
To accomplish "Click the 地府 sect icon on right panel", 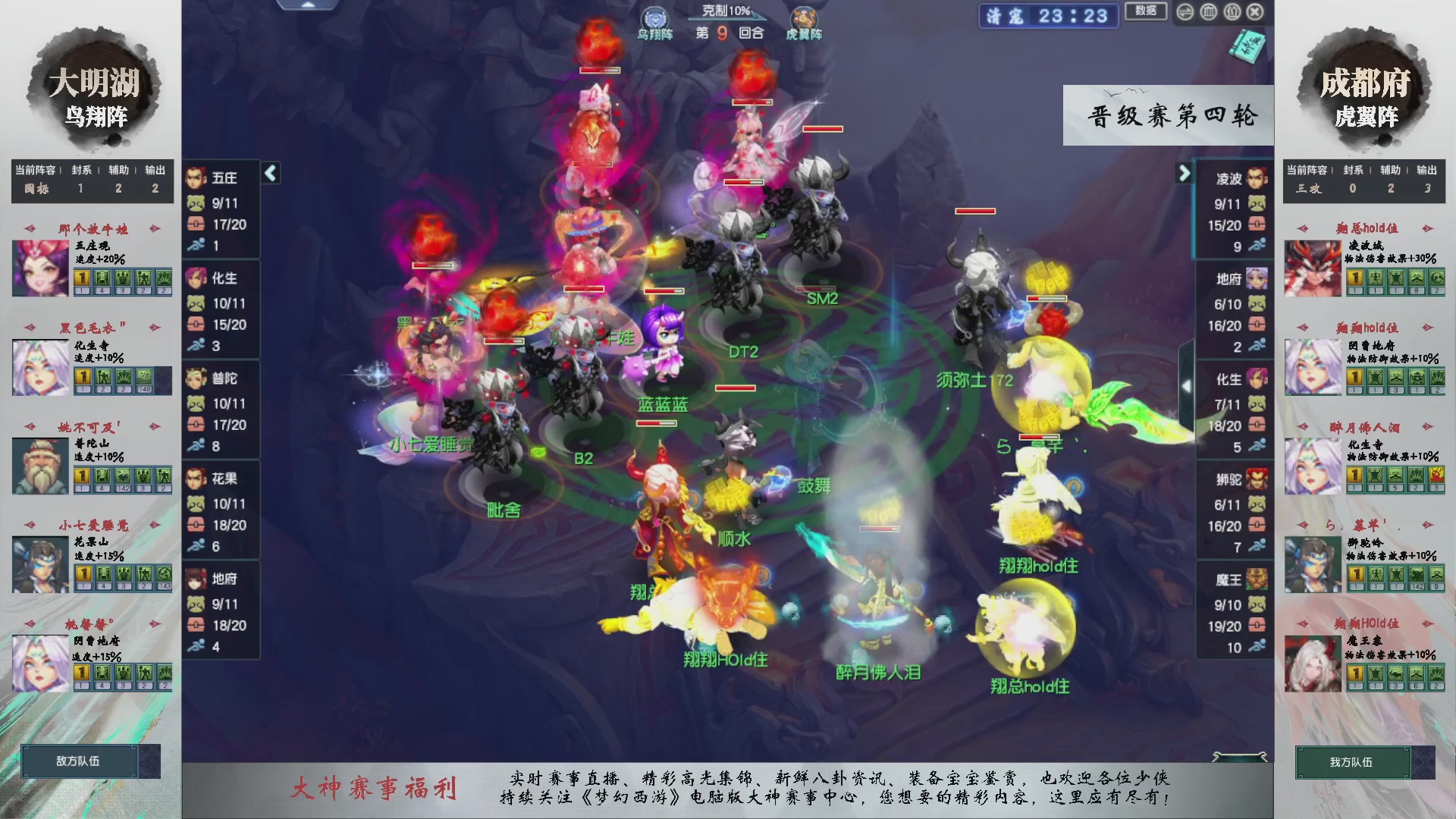I will coord(1255,279).
